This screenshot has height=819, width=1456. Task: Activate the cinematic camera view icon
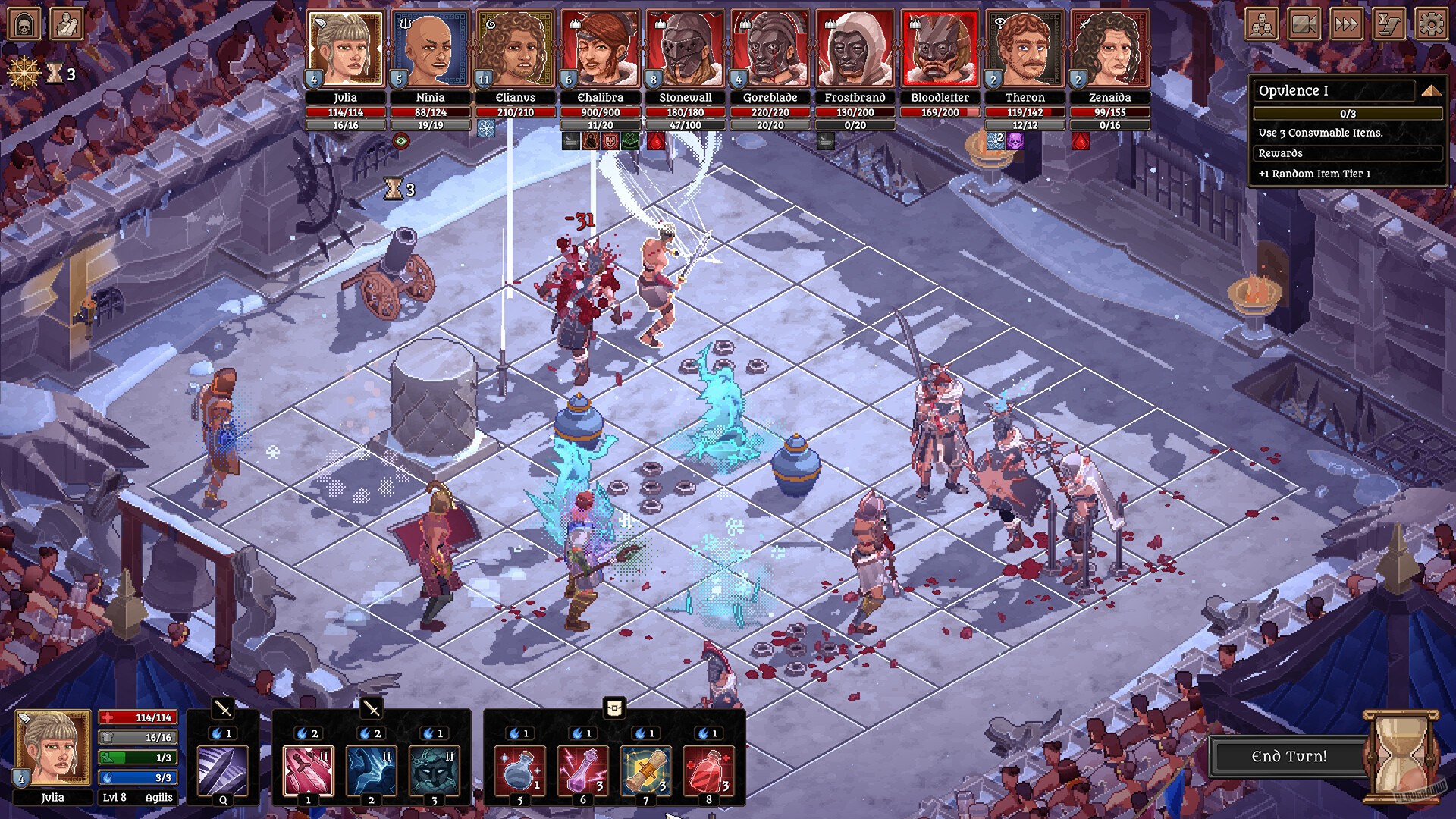(1304, 24)
